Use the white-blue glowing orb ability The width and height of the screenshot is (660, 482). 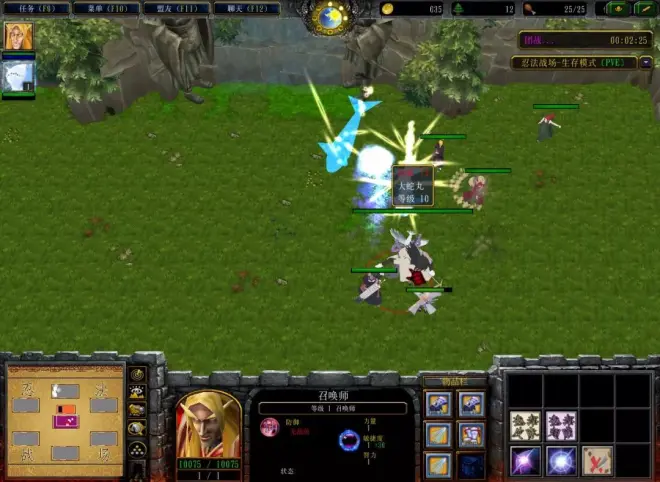pyautogui.click(x=561, y=460)
